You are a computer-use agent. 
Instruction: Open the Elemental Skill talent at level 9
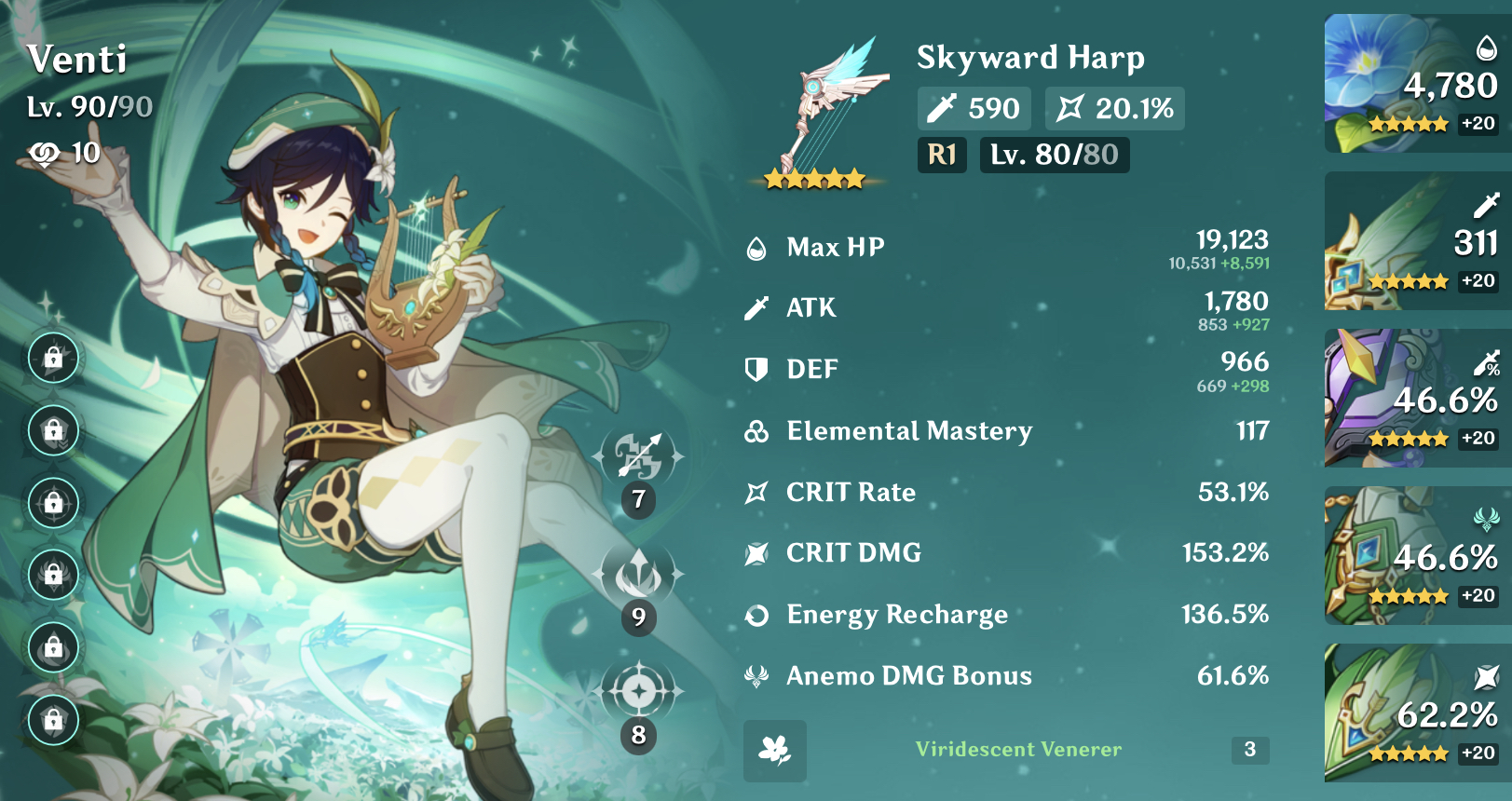637,575
